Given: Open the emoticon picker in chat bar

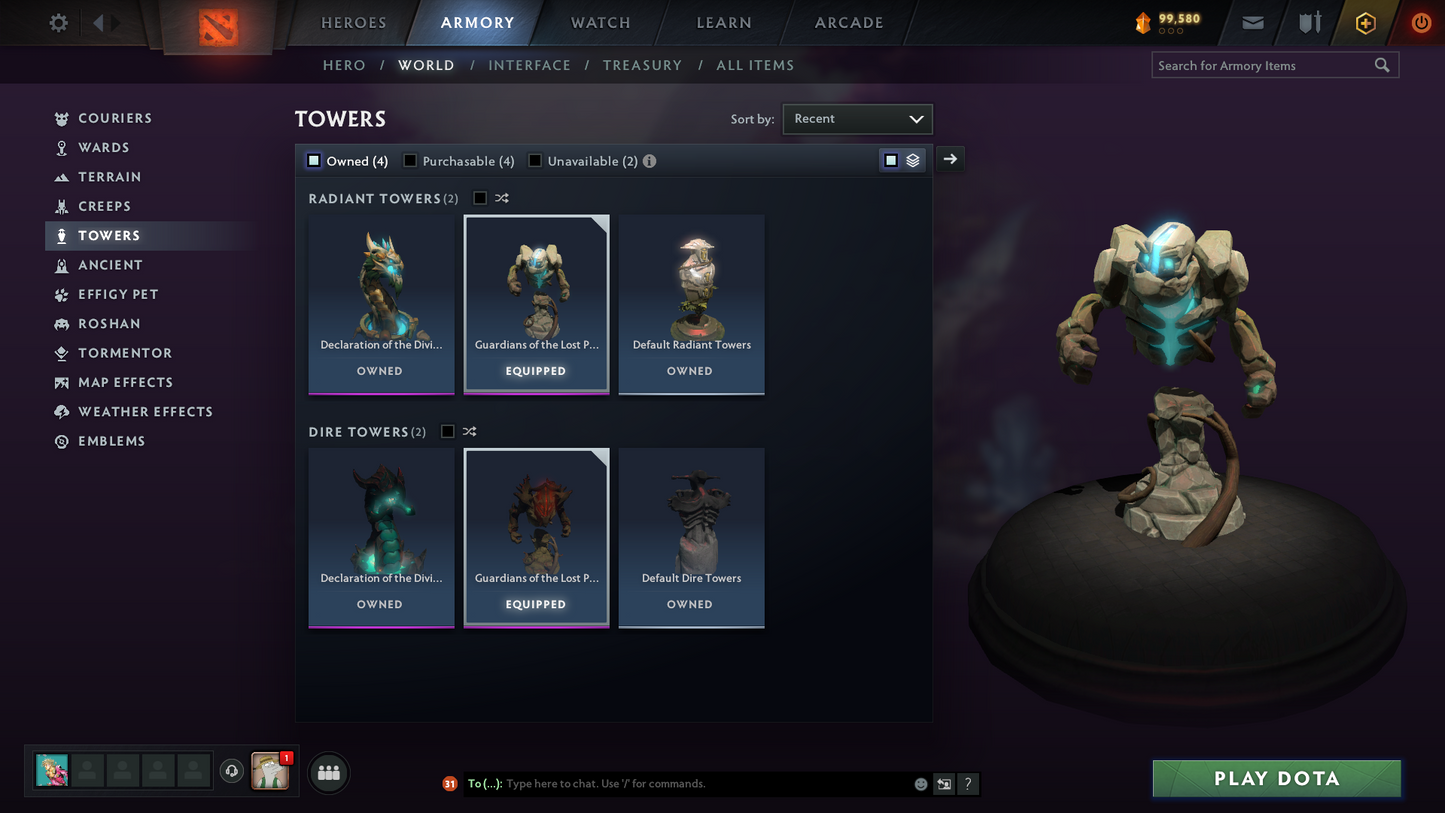Looking at the screenshot, I should point(920,784).
